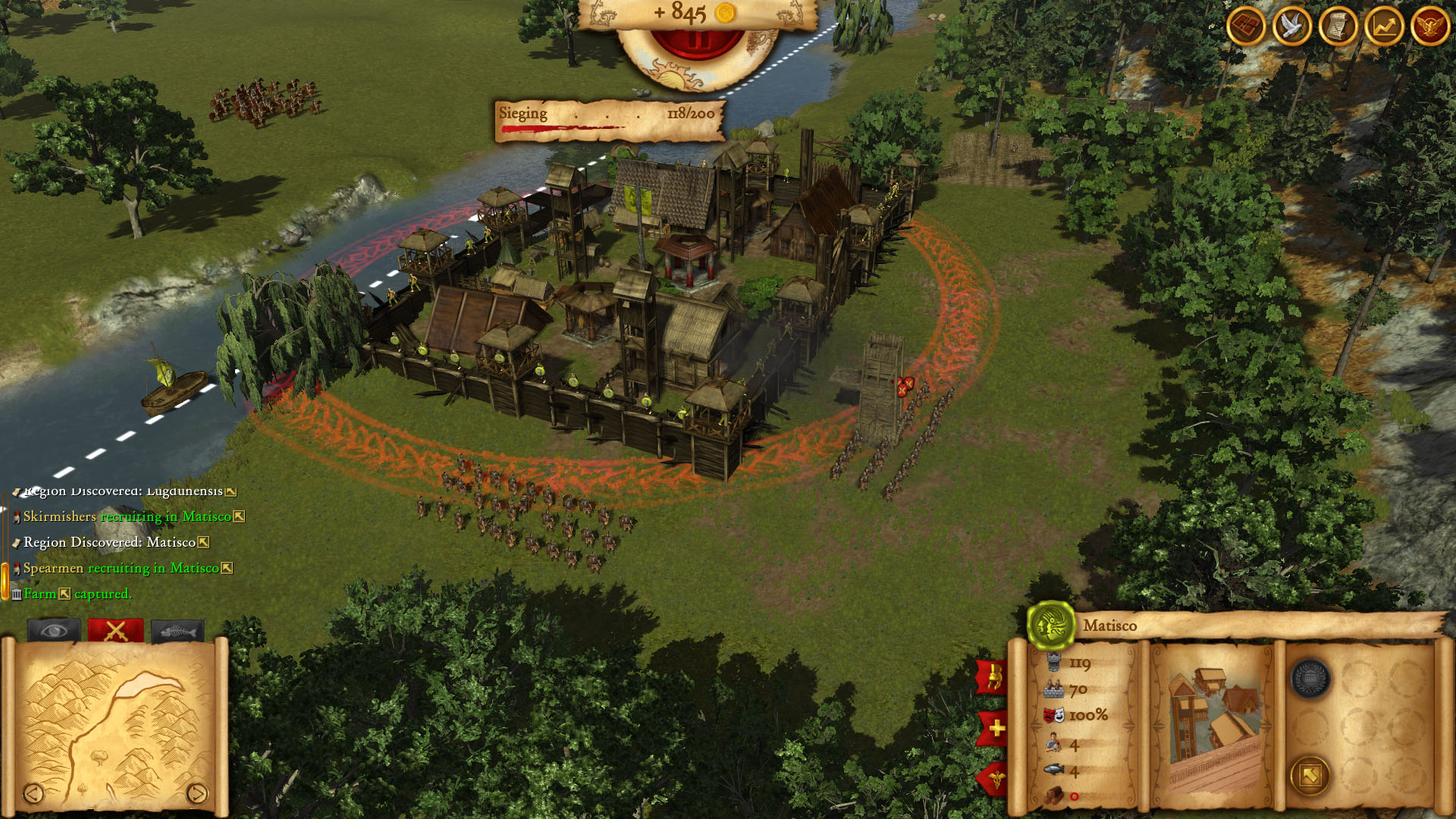Open the golden helmet recruit tab
The image size is (1456, 819).
(x=993, y=677)
